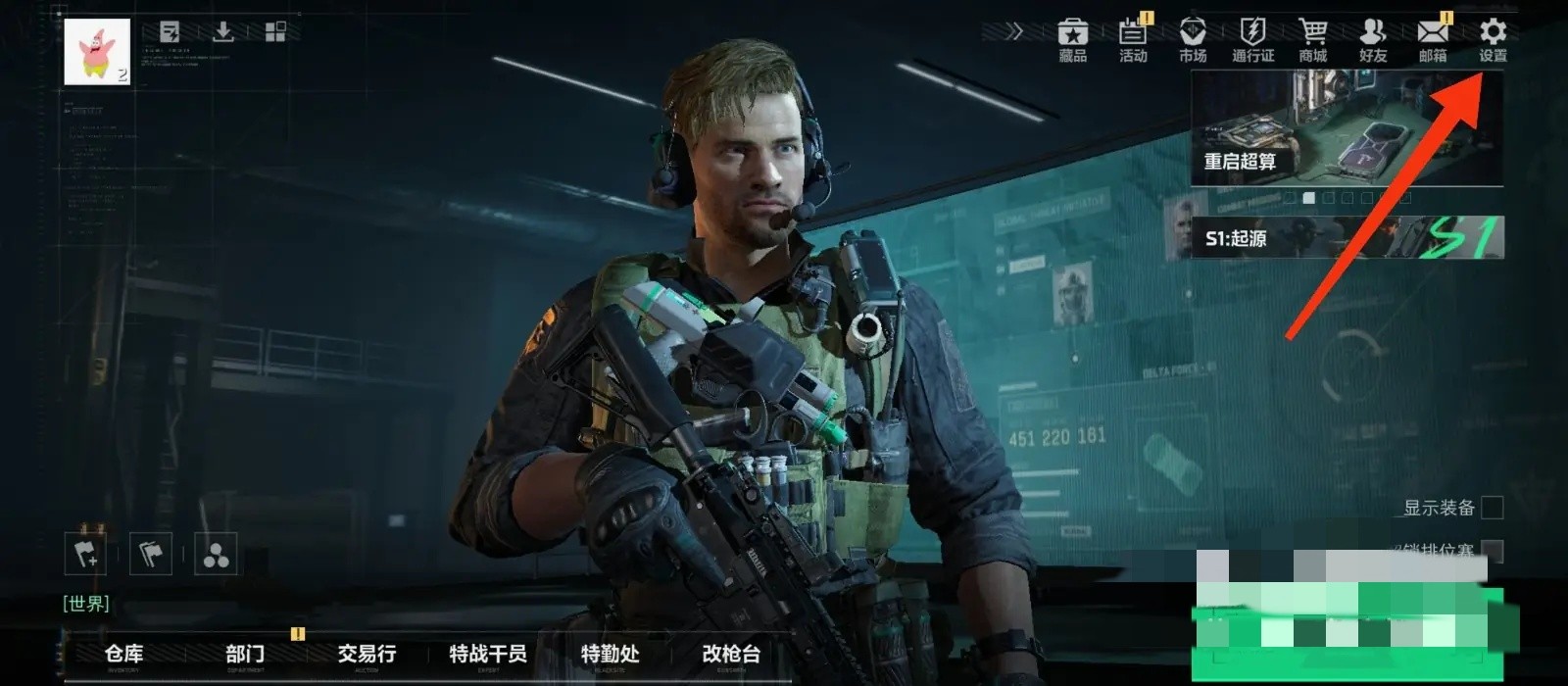
Task: View the 活动 events calendar
Action: [1133, 40]
